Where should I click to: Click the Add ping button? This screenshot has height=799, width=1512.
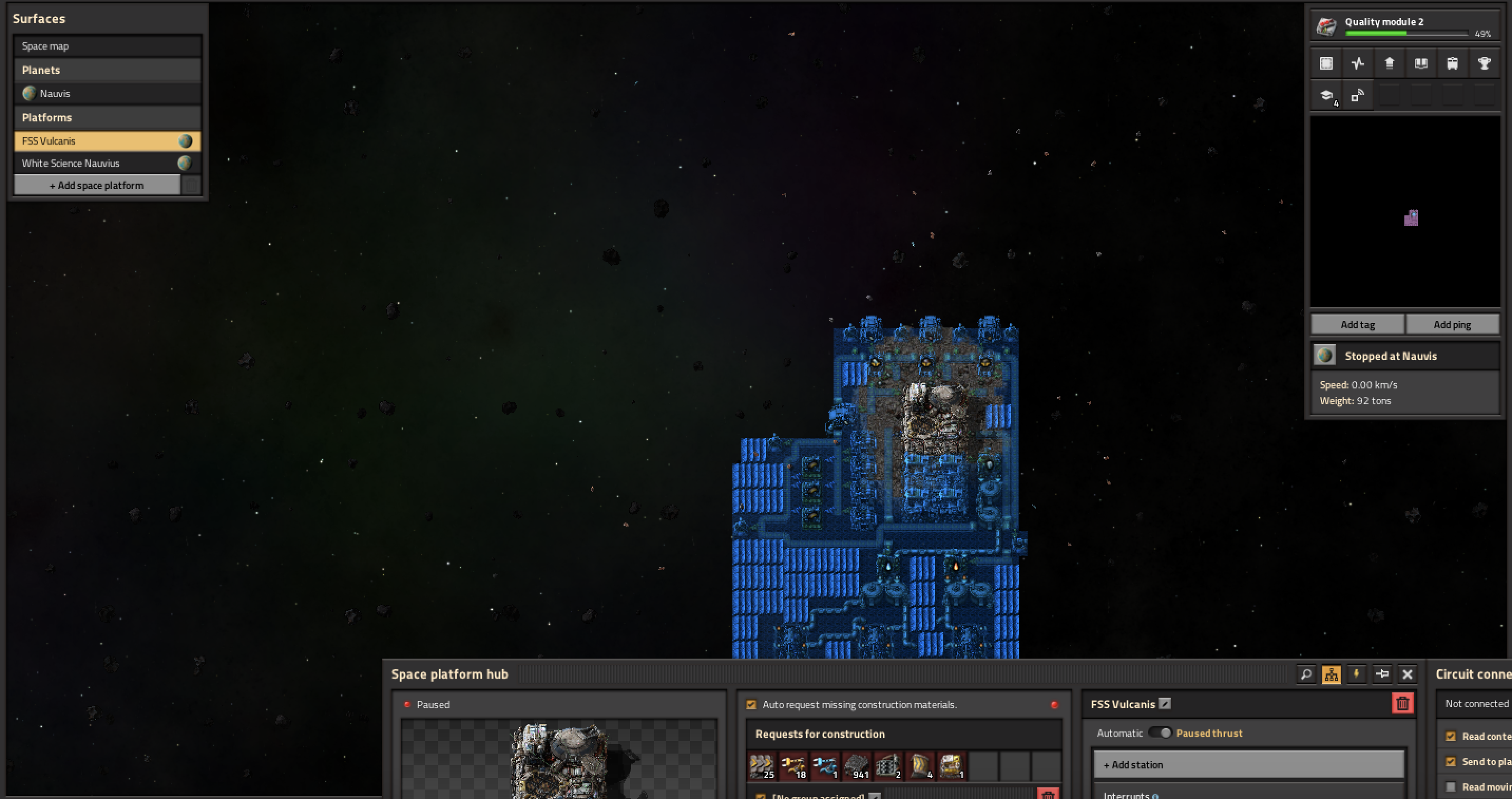point(1452,325)
